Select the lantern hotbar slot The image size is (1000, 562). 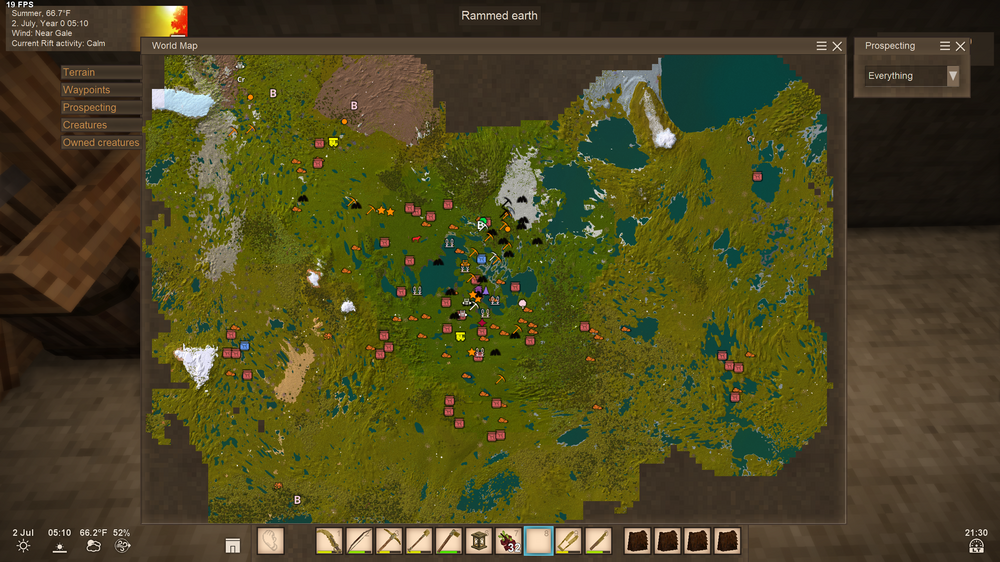[x=479, y=541]
